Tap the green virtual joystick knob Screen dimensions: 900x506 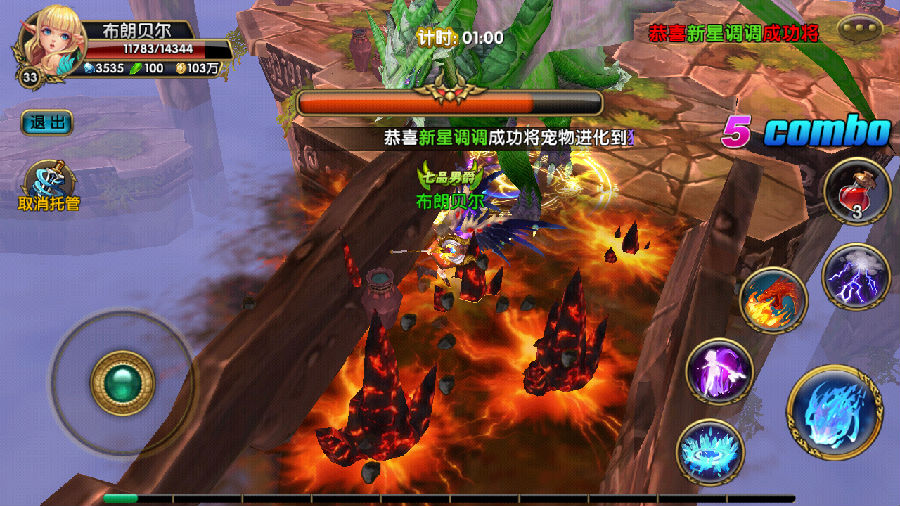pos(122,383)
